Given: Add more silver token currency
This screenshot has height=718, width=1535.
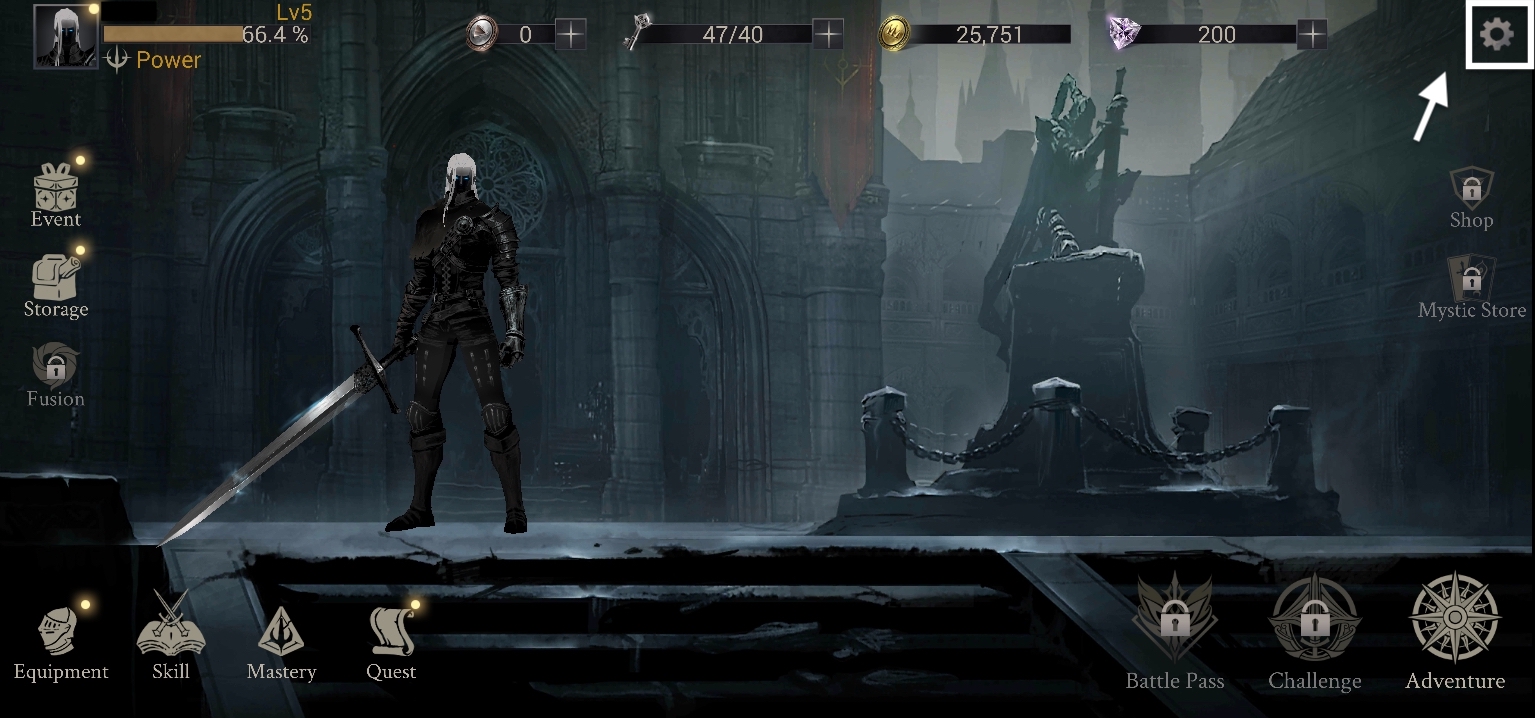Looking at the screenshot, I should (570, 35).
